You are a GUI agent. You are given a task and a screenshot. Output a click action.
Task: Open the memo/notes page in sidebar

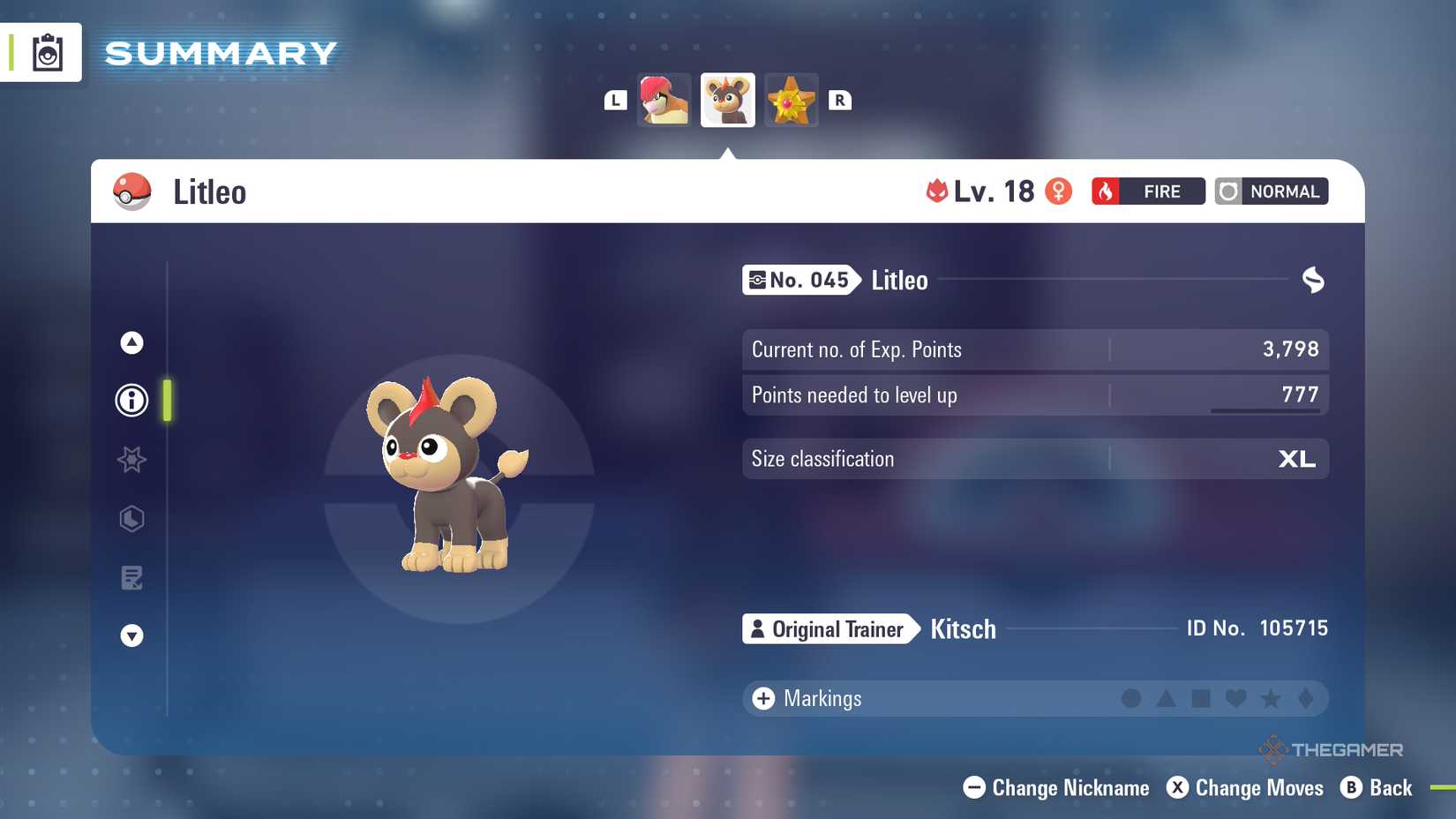[131, 578]
